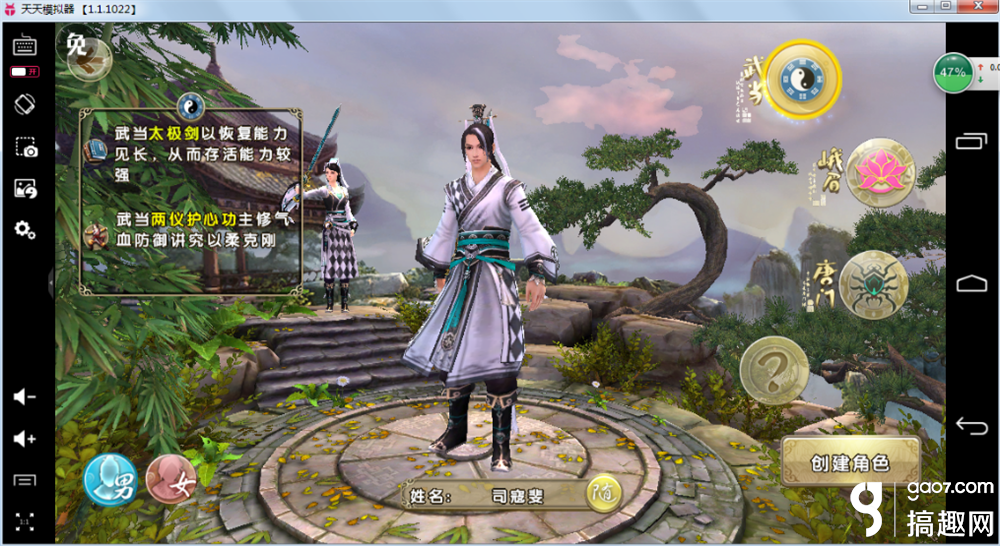Randomize name with the 随 button
This screenshot has width=1000, height=546.
coord(602,493)
